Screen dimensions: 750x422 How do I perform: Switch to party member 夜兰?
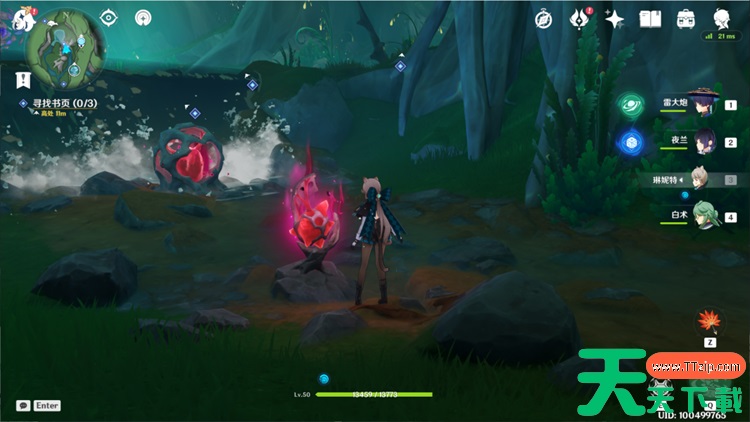[704, 141]
